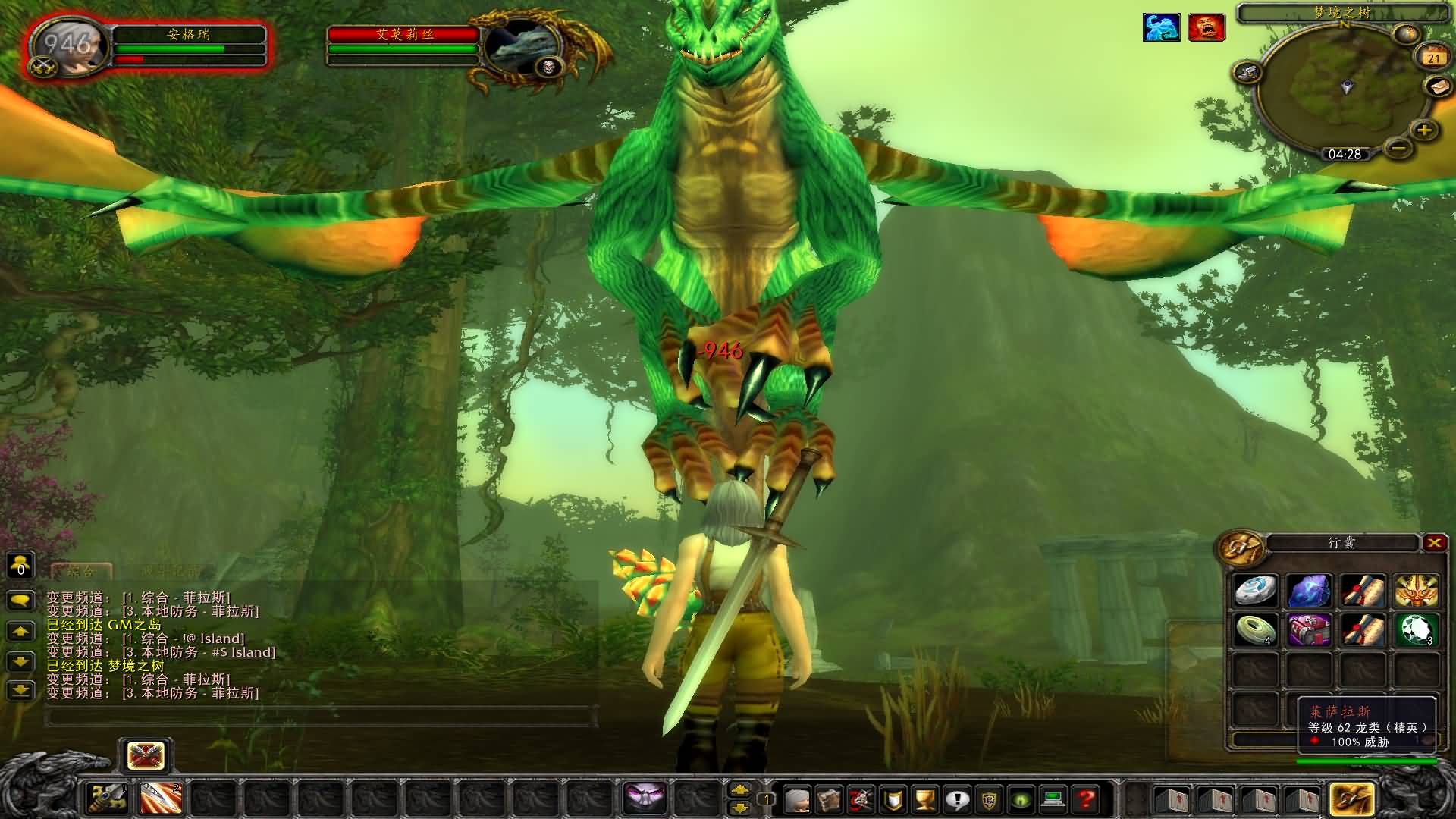The height and width of the screenshot is (819, 1456).
Task: Open the achievements trophy button
Action: tap(924, 799)
